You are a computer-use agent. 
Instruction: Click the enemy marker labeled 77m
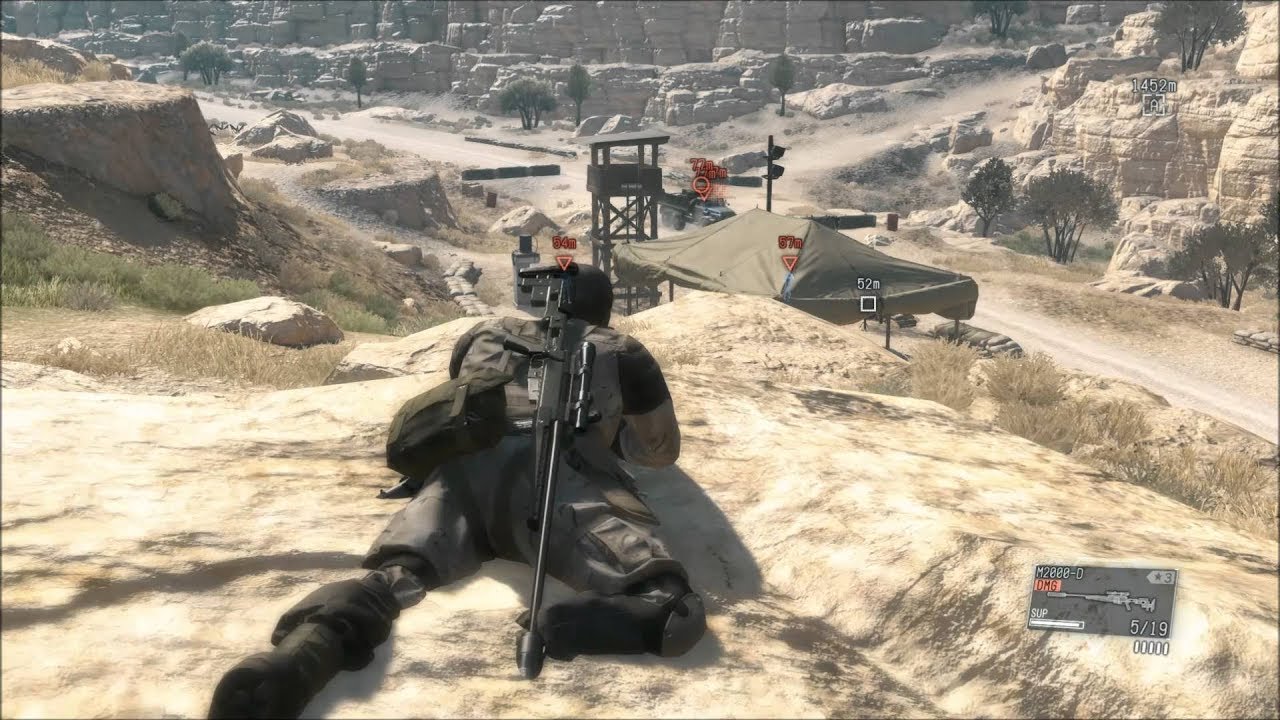click(x=700, y=163)
